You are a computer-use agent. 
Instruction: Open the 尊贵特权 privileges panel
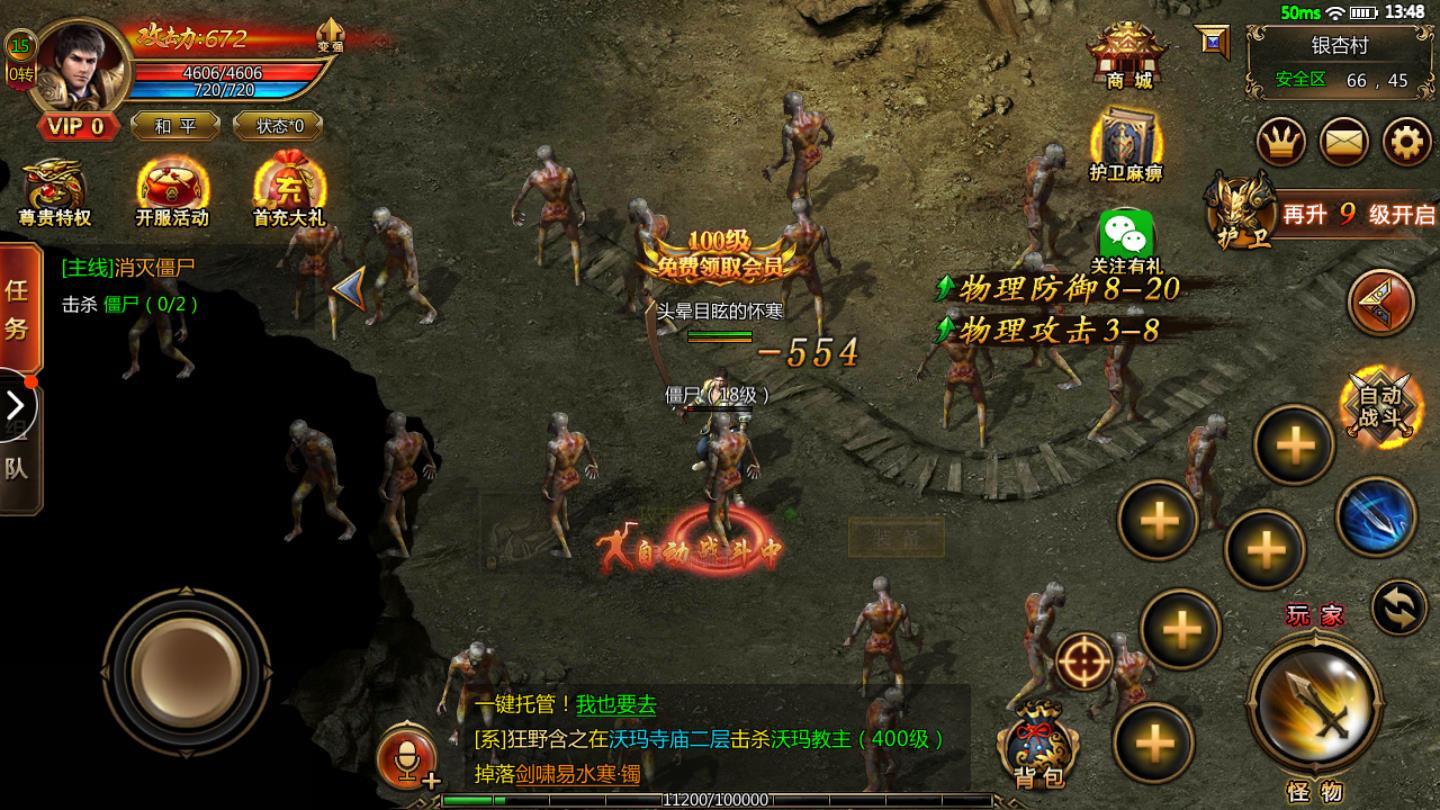click(55, 190)
